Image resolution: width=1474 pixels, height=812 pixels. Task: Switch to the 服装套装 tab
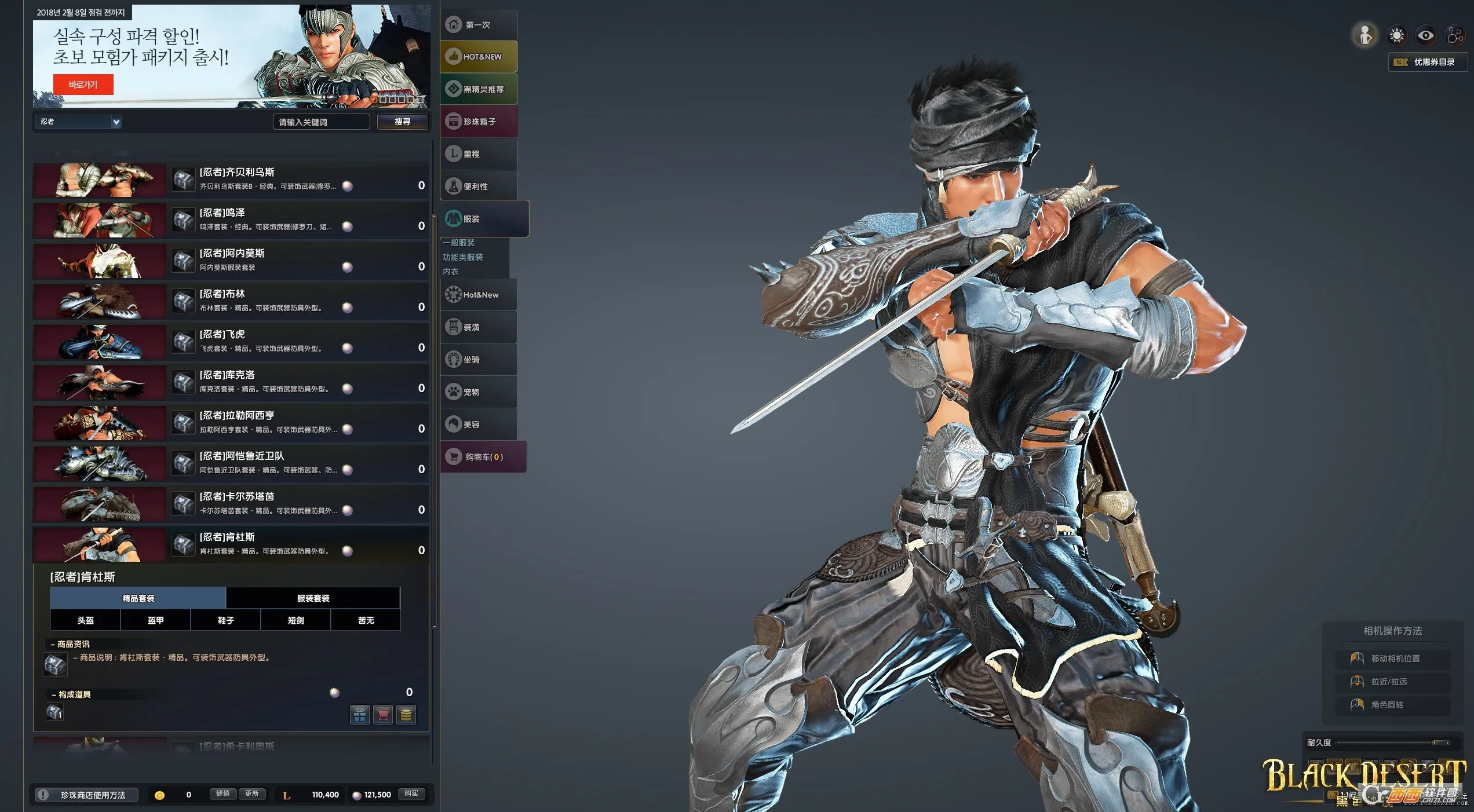(x=313, y=598)
